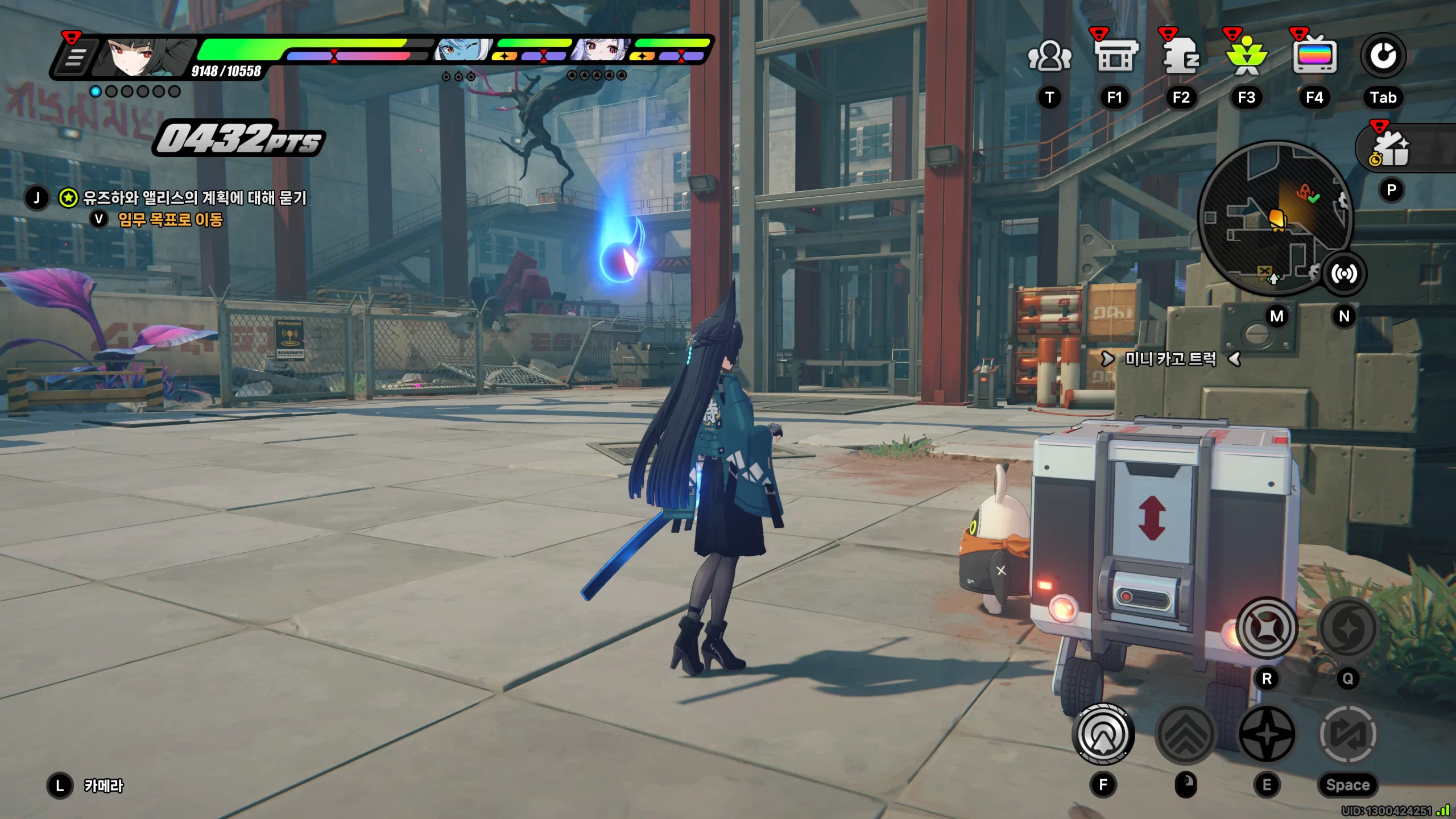Open the main menu list icon

pos(75,57)
